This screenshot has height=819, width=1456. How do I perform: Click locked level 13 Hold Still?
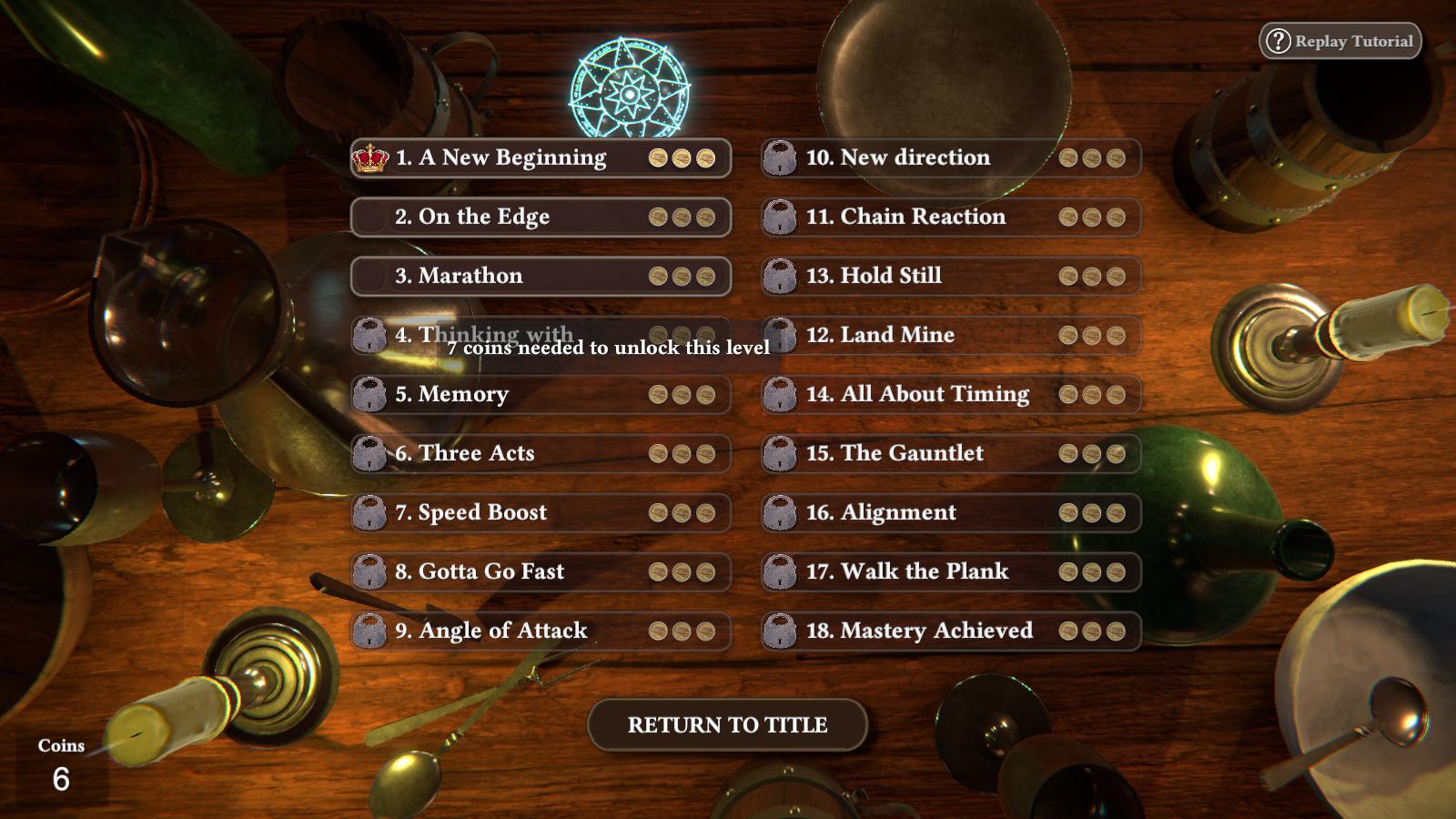(951, 277)
